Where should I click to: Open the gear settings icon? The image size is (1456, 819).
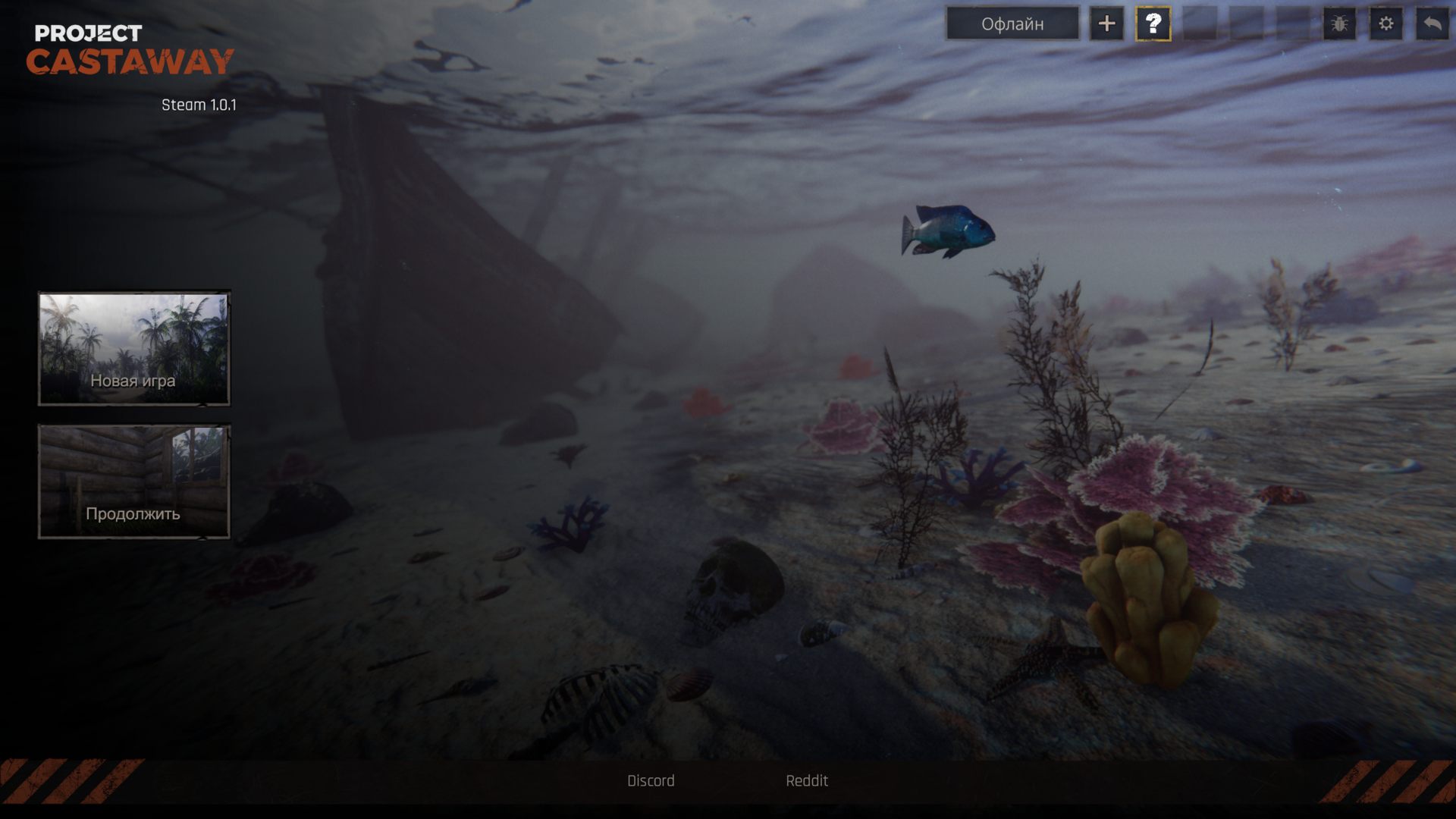(x=1385, y=24)
